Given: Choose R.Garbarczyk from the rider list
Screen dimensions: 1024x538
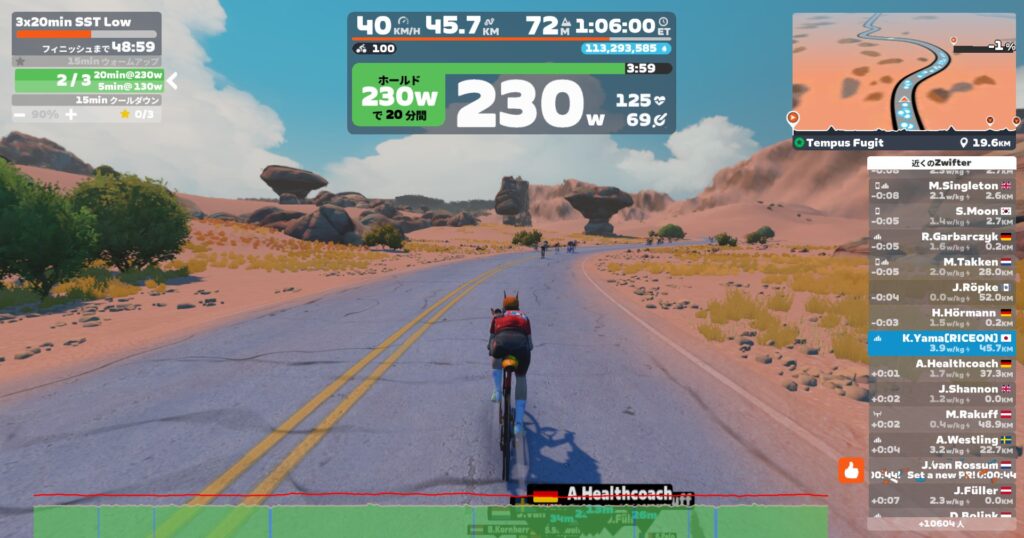Looking at the screenshot, I should [x=942, y=242].
